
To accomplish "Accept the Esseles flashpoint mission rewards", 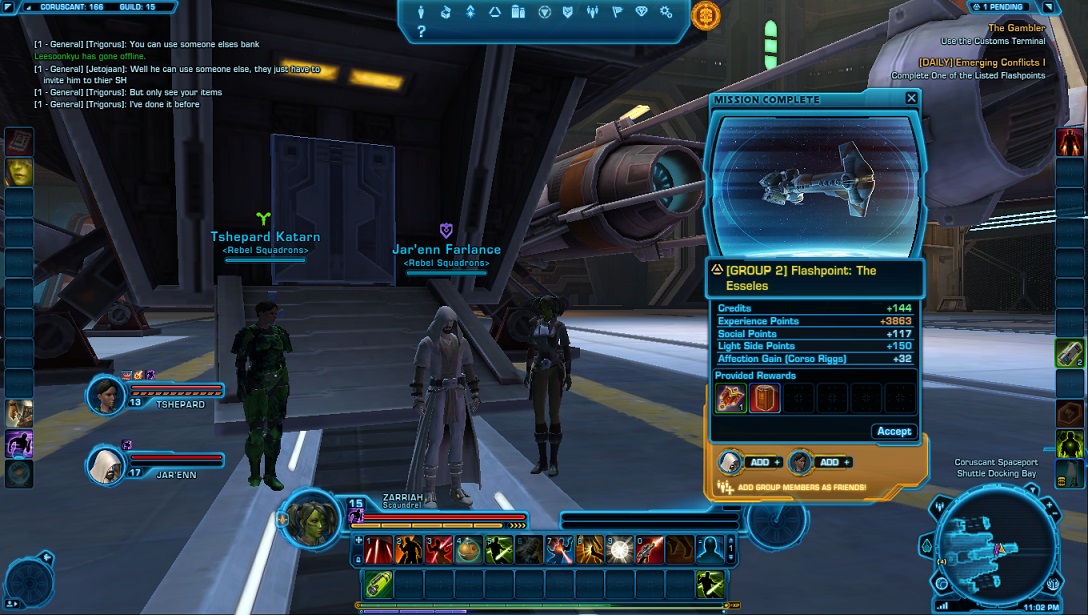I will pos(893,431).
